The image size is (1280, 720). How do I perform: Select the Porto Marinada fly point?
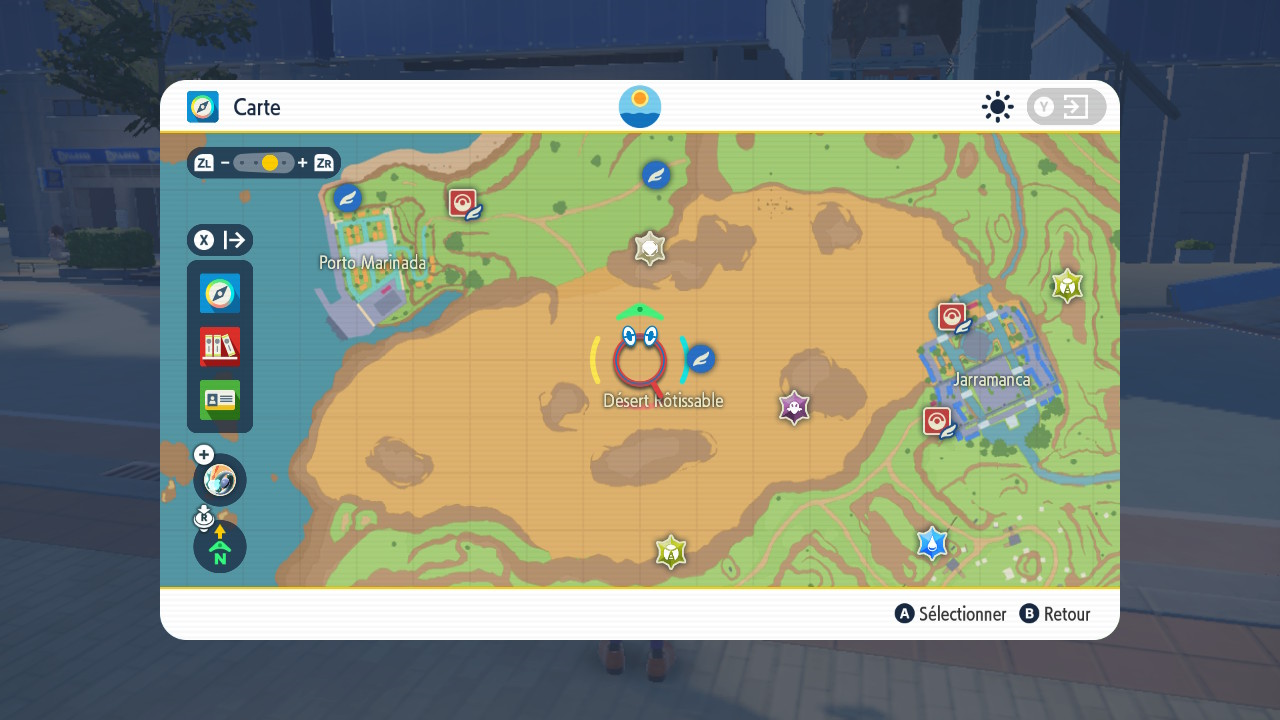[347, 197]
